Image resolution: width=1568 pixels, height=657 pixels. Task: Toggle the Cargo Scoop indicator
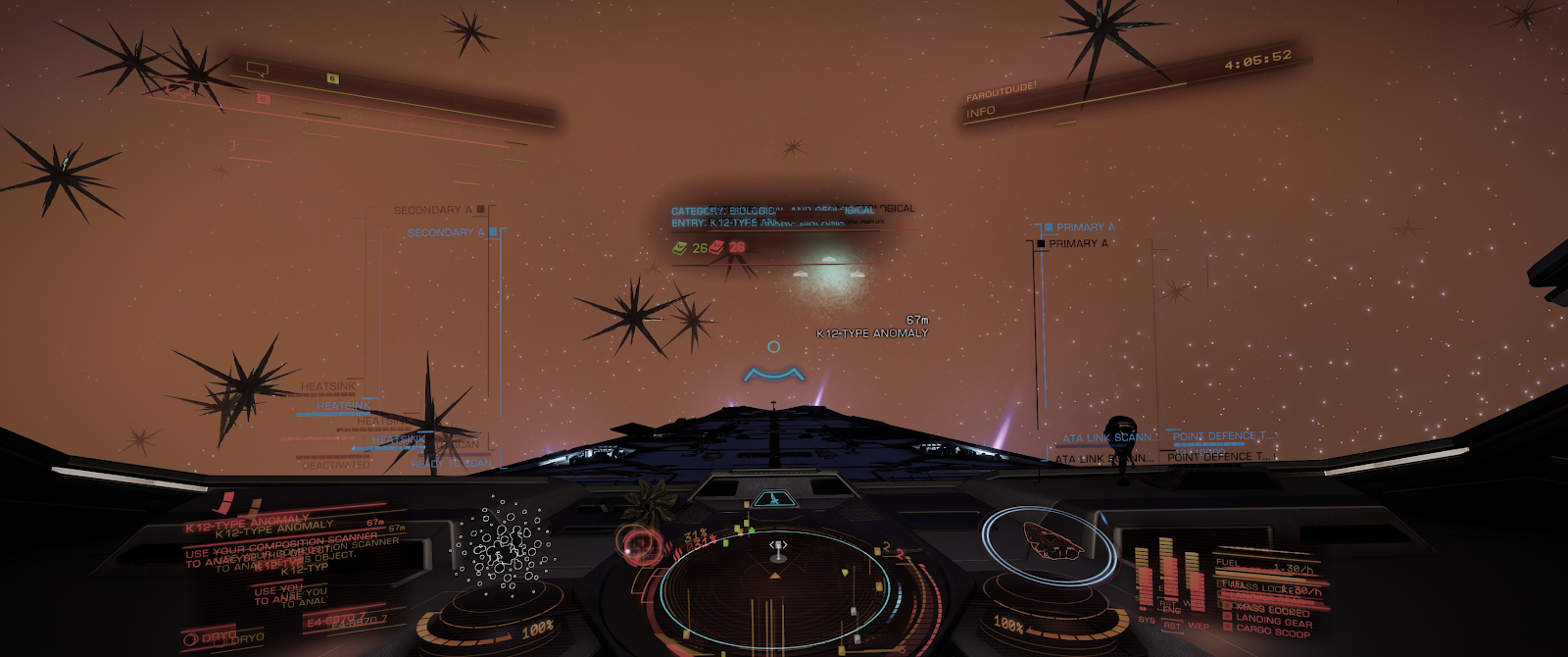tap(1272, 632)
